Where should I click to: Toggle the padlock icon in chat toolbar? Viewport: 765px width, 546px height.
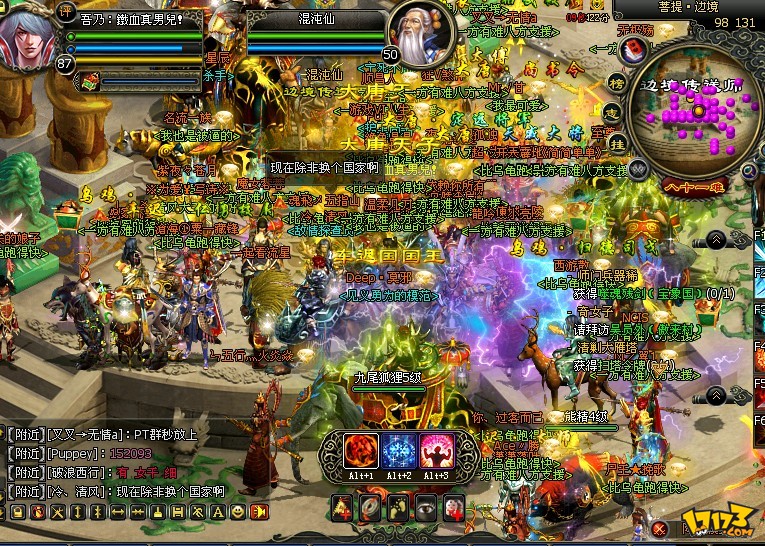(x=16, y=512)
